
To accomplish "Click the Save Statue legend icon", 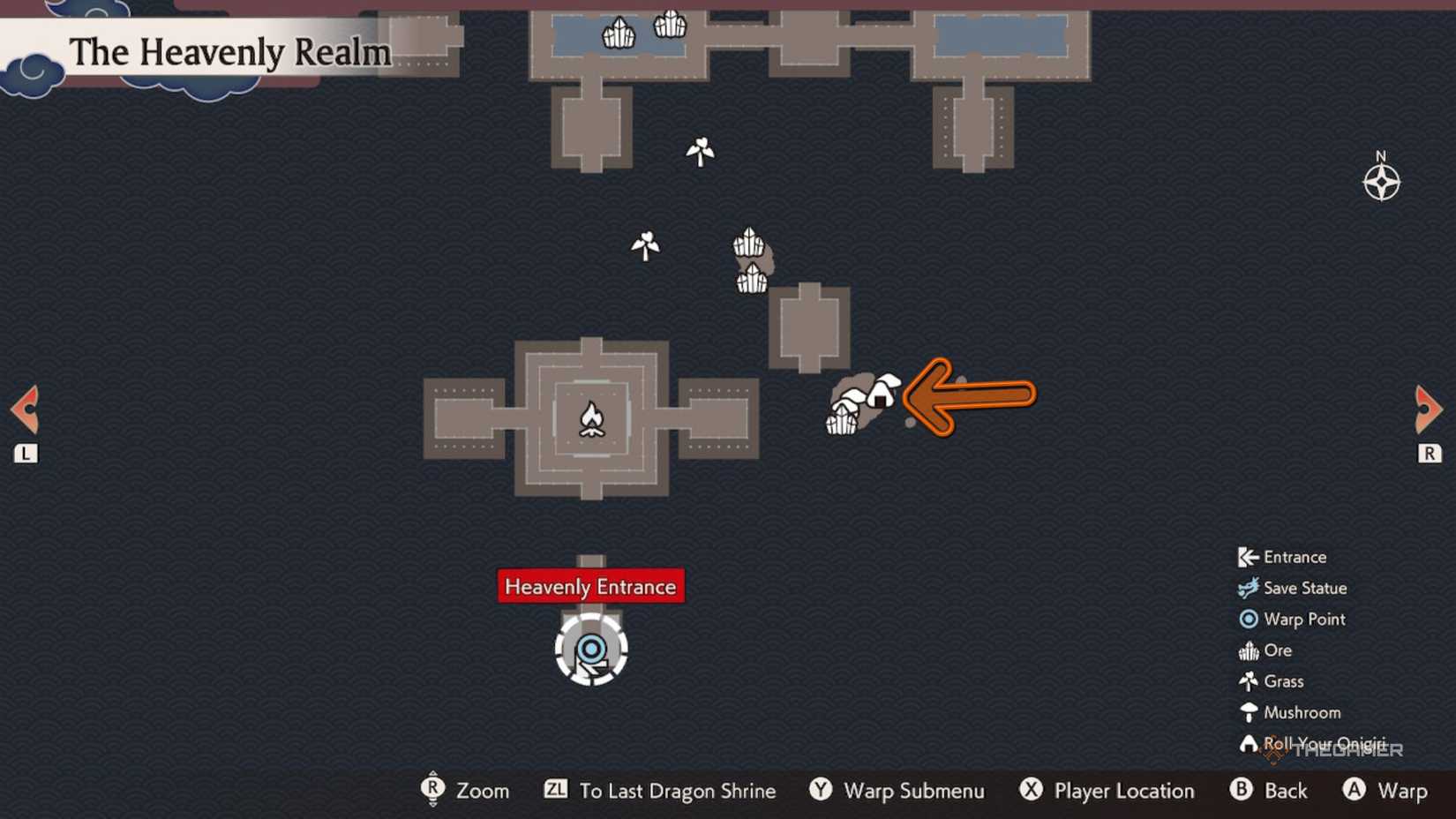I will click(x=1250, y=588).
